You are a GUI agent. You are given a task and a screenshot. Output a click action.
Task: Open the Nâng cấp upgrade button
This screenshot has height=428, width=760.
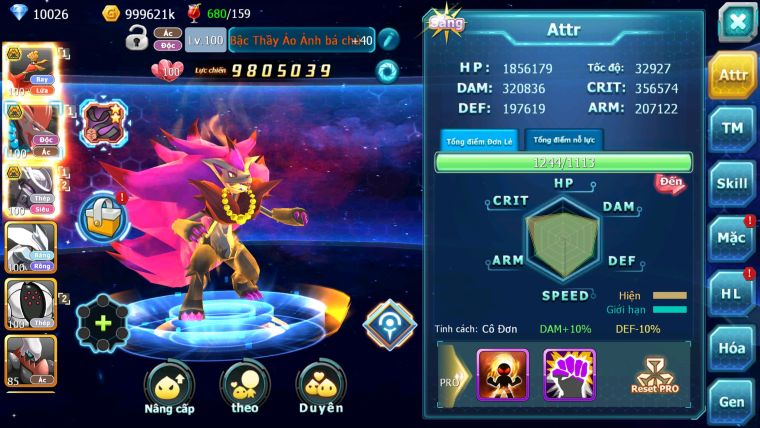pyautogui.click(x=169, y=388)
